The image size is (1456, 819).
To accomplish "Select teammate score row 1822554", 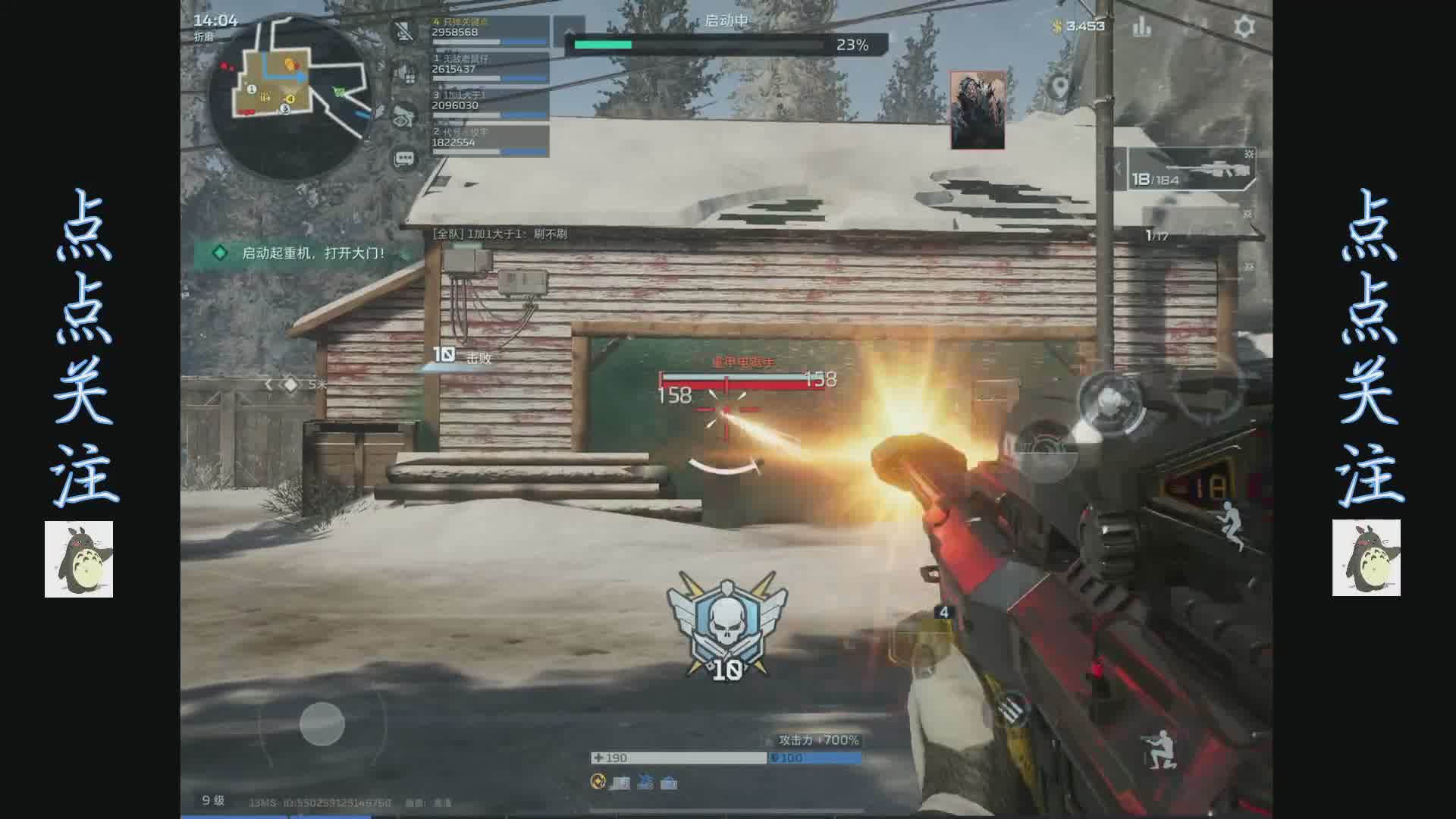I will click(489, 142).
